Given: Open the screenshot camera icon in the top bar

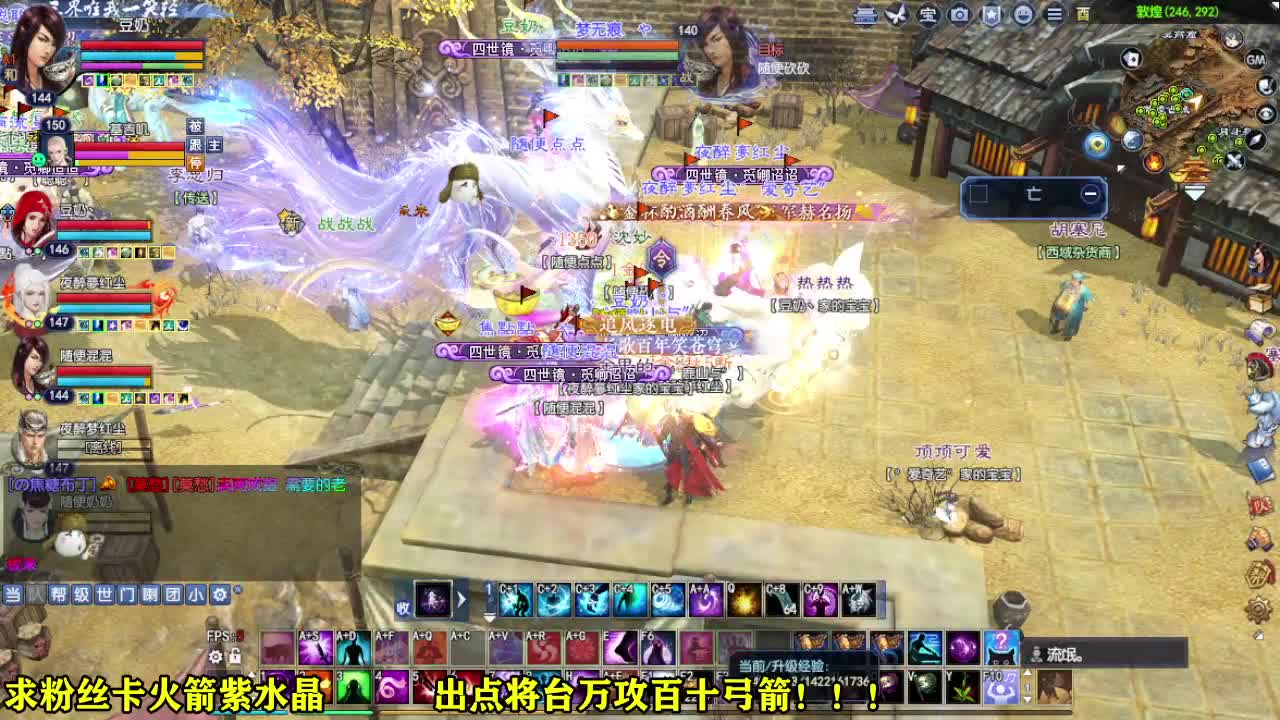Looking at the screenshot, I should [x=962, y=15].
